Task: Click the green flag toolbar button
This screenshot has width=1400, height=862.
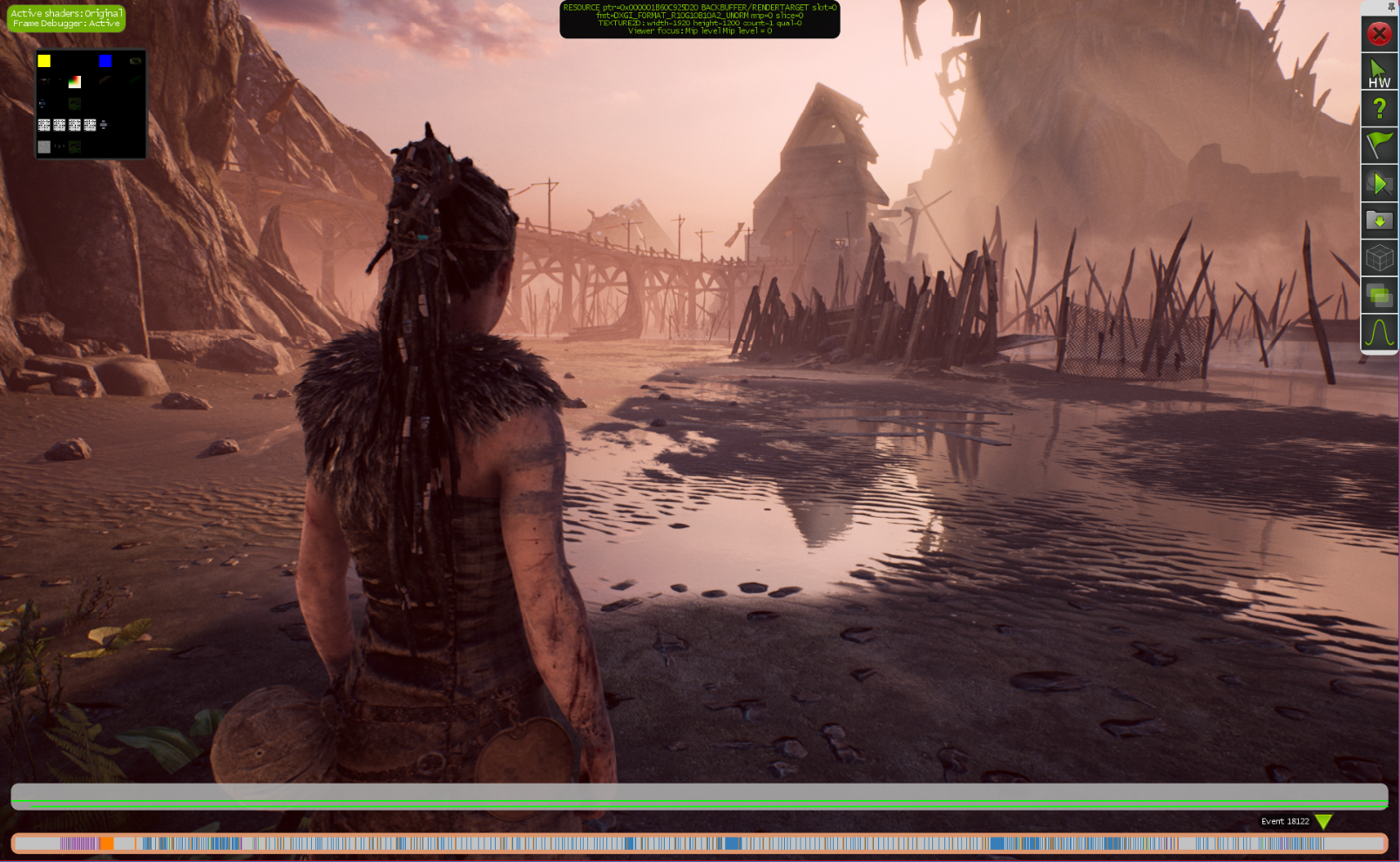Action: click(x=1379, y=145)
